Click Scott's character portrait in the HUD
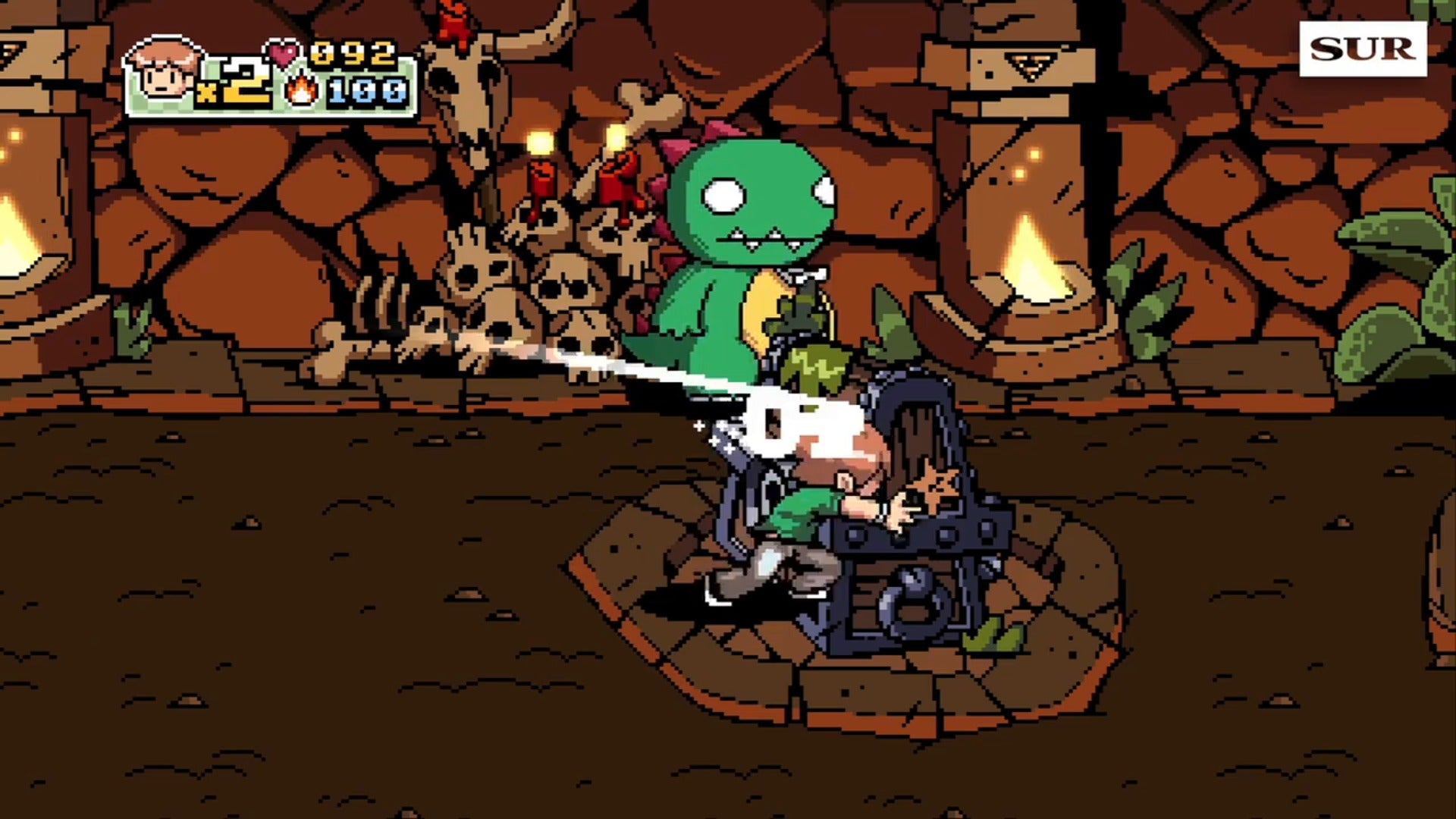 (164, 71)
